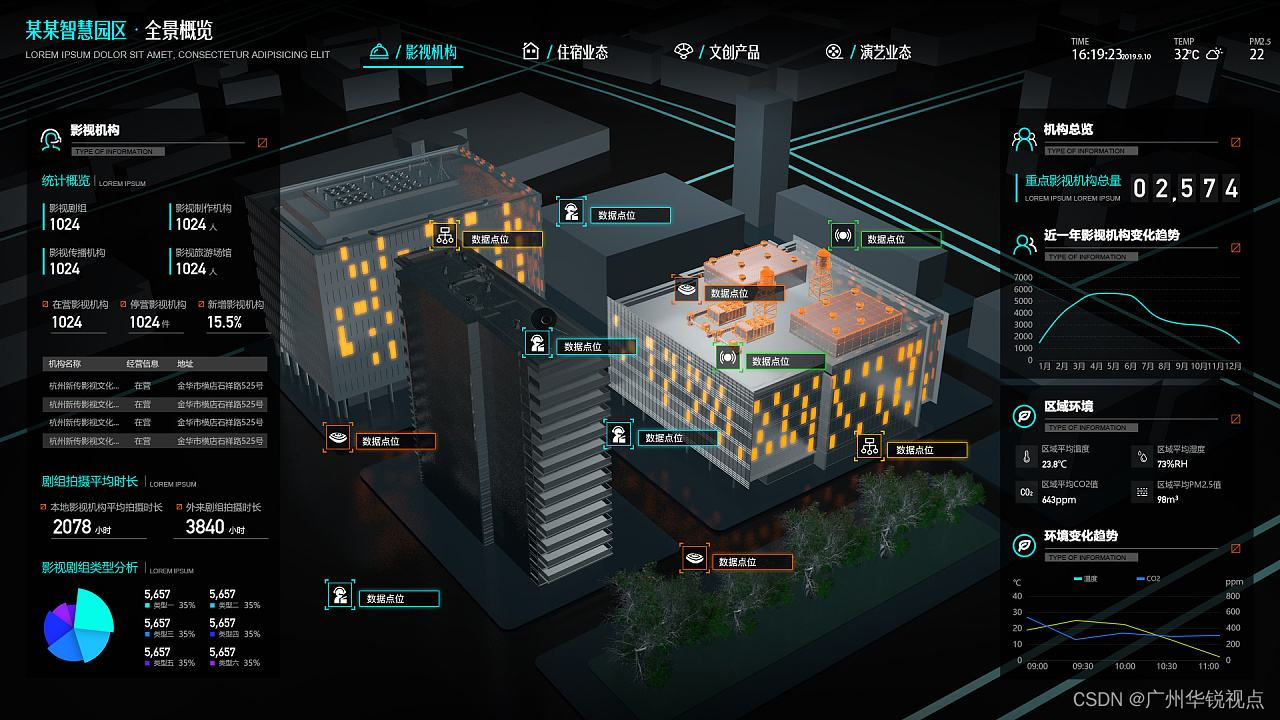
Task: Open the 近一年影视机构变化趋势 panel's expand icon
Action: 1236,248
